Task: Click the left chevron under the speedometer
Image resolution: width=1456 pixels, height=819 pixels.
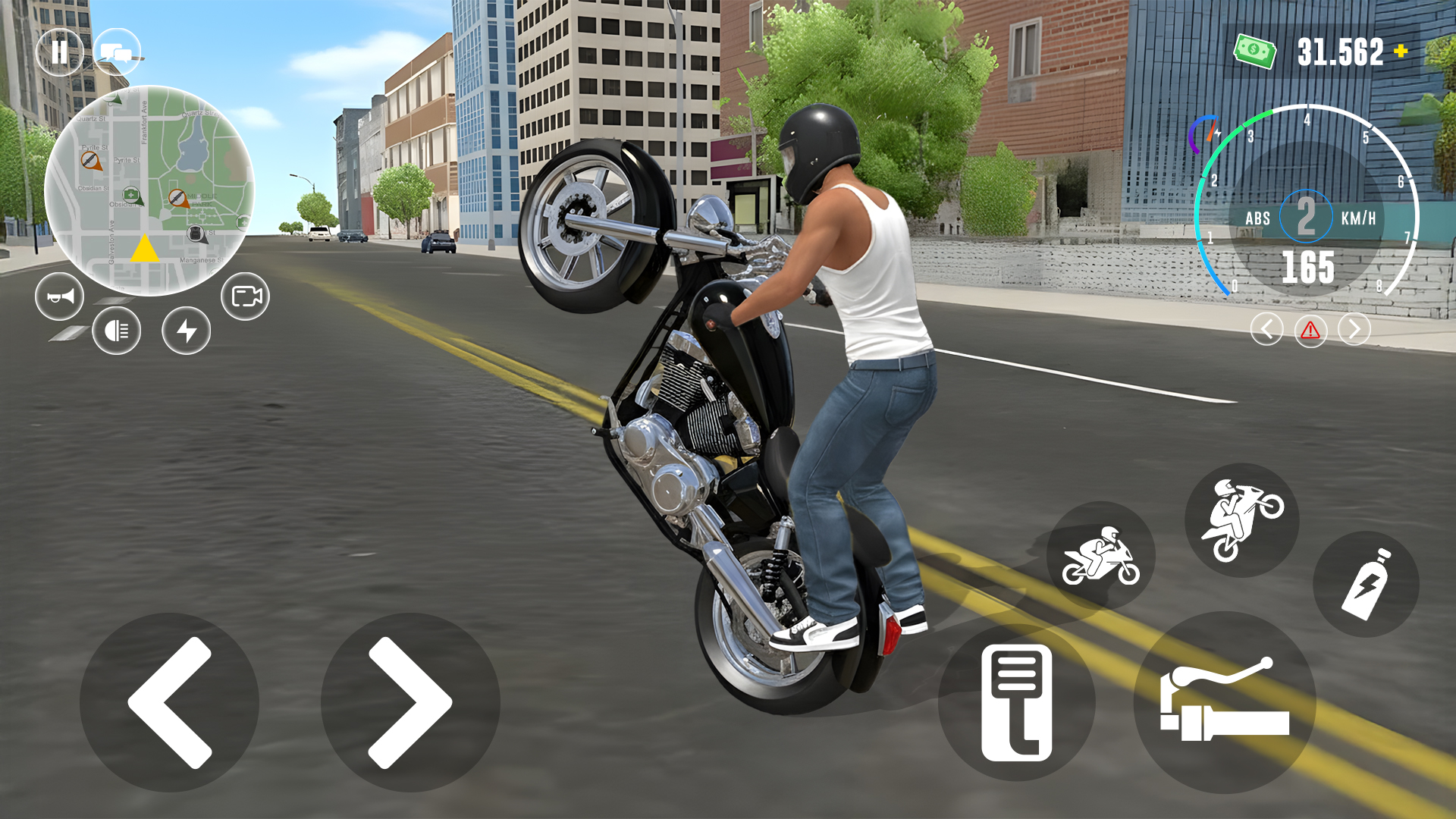Action: tap(1266, 329)
